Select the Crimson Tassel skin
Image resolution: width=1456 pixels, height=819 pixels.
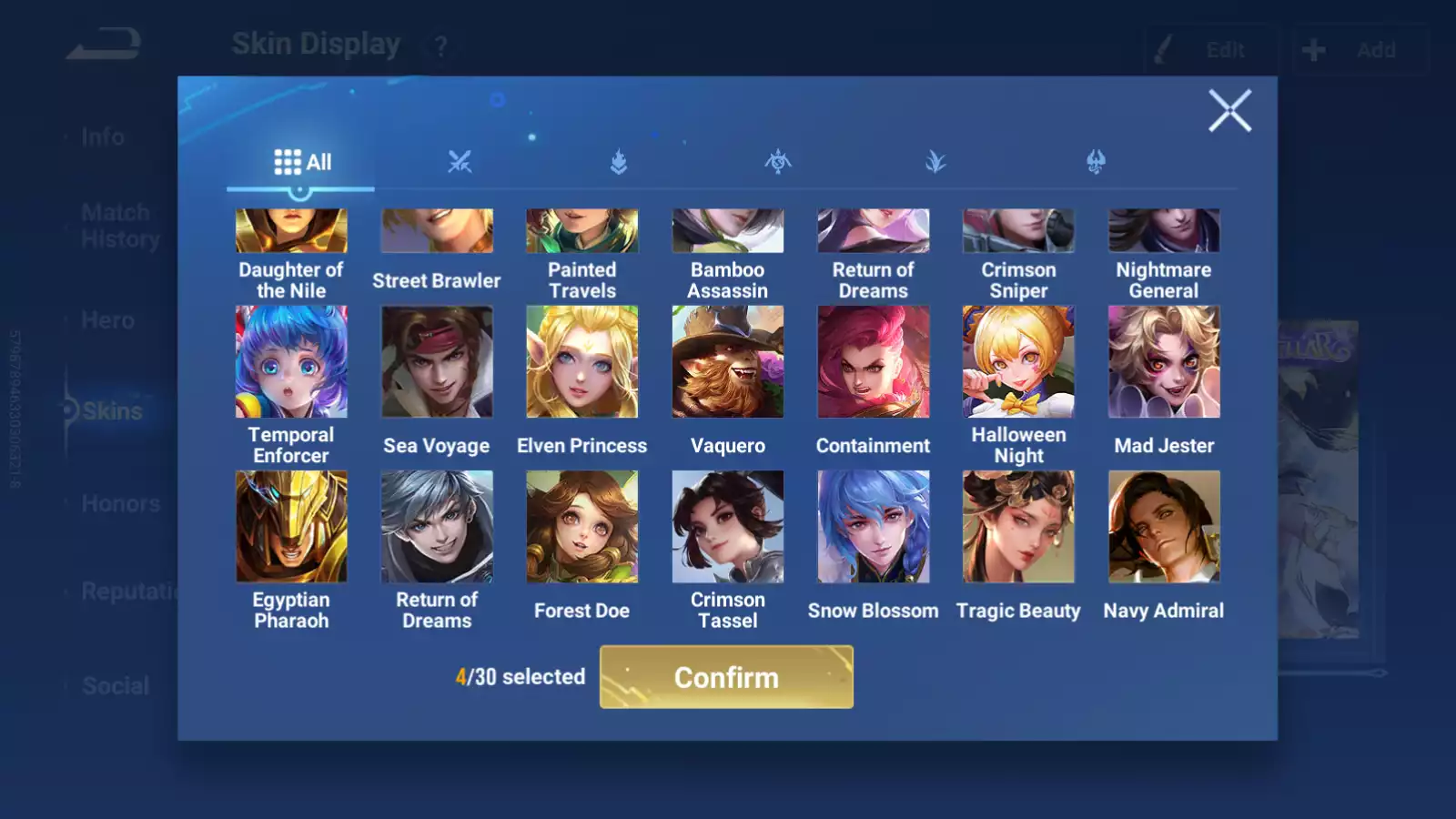[x=728, y=527]
